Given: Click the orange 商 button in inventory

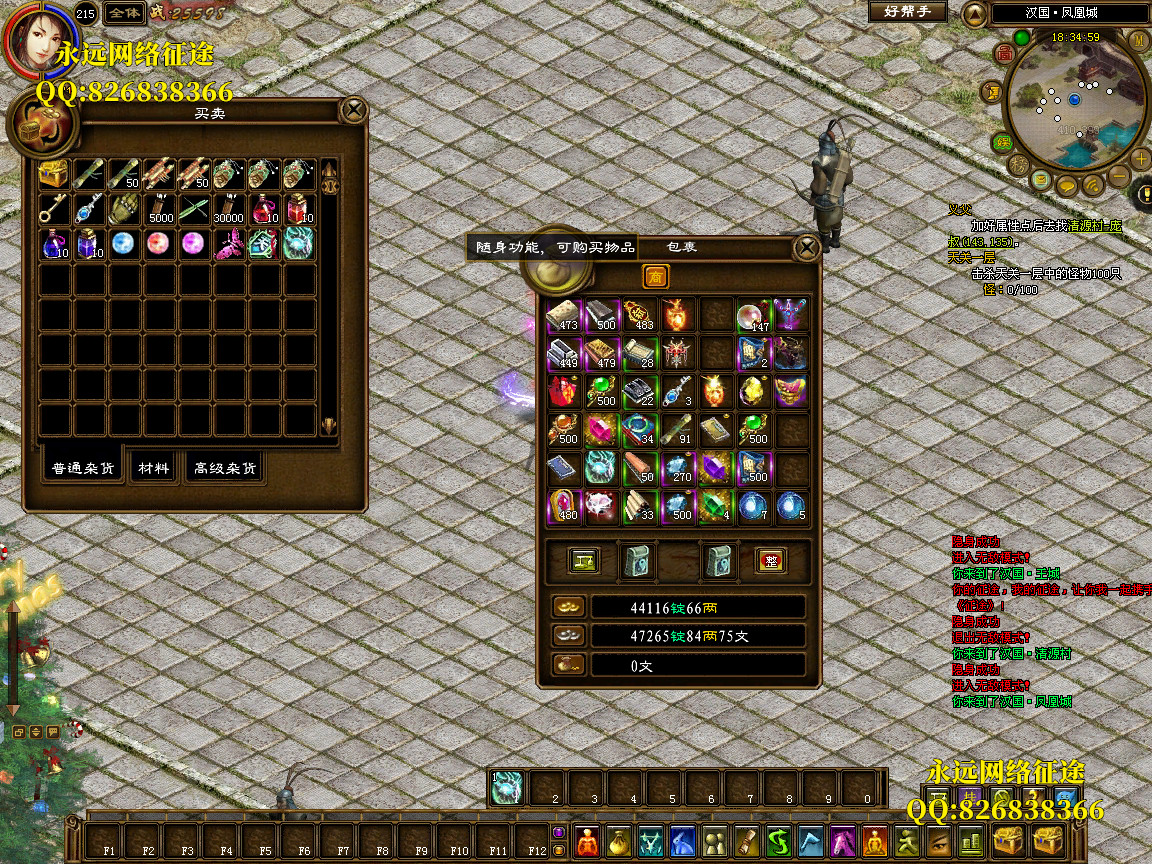Looking at the screenshot, I should pyautogui.click(x=656, y=276).
